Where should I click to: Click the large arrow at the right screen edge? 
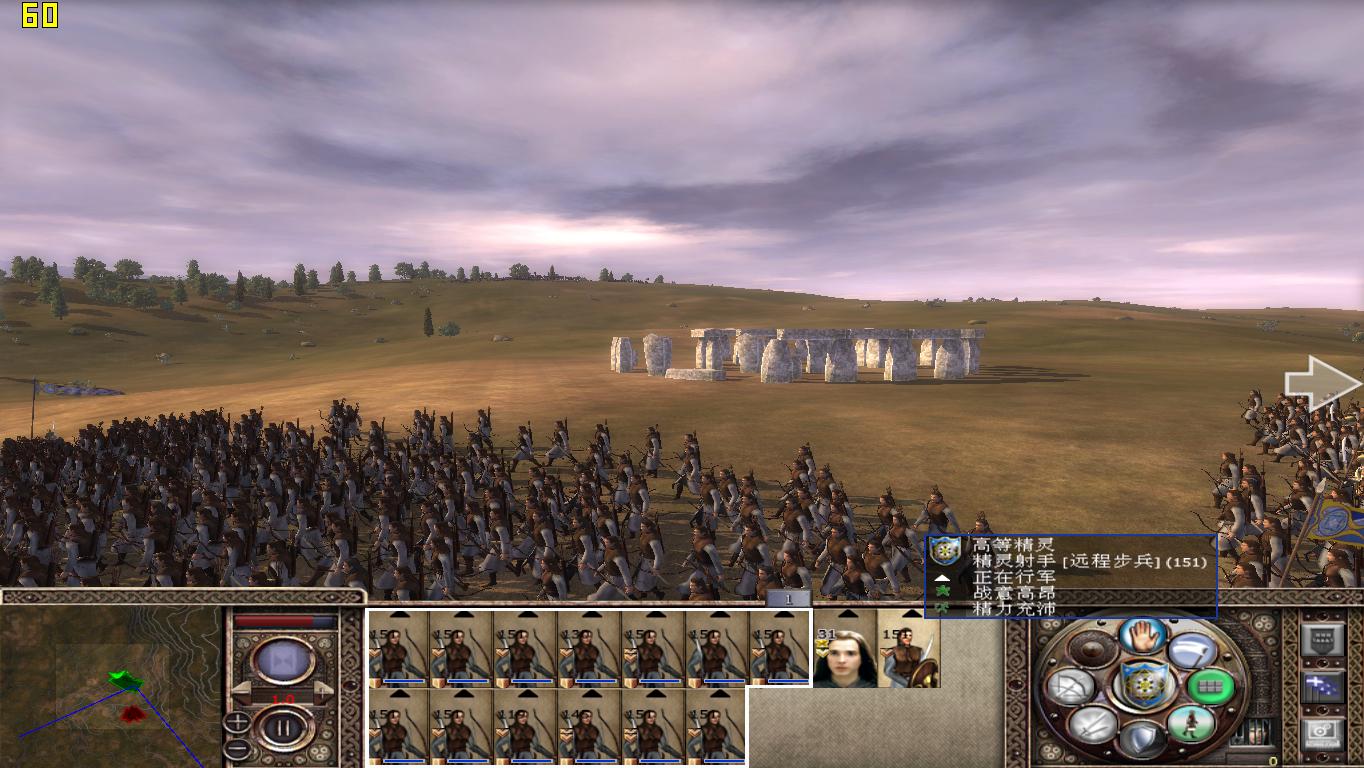(1322, 385)
